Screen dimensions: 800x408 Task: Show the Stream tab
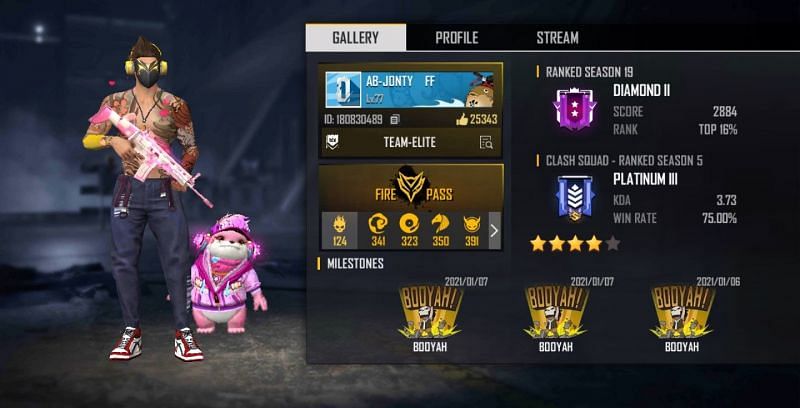(557, 38)
